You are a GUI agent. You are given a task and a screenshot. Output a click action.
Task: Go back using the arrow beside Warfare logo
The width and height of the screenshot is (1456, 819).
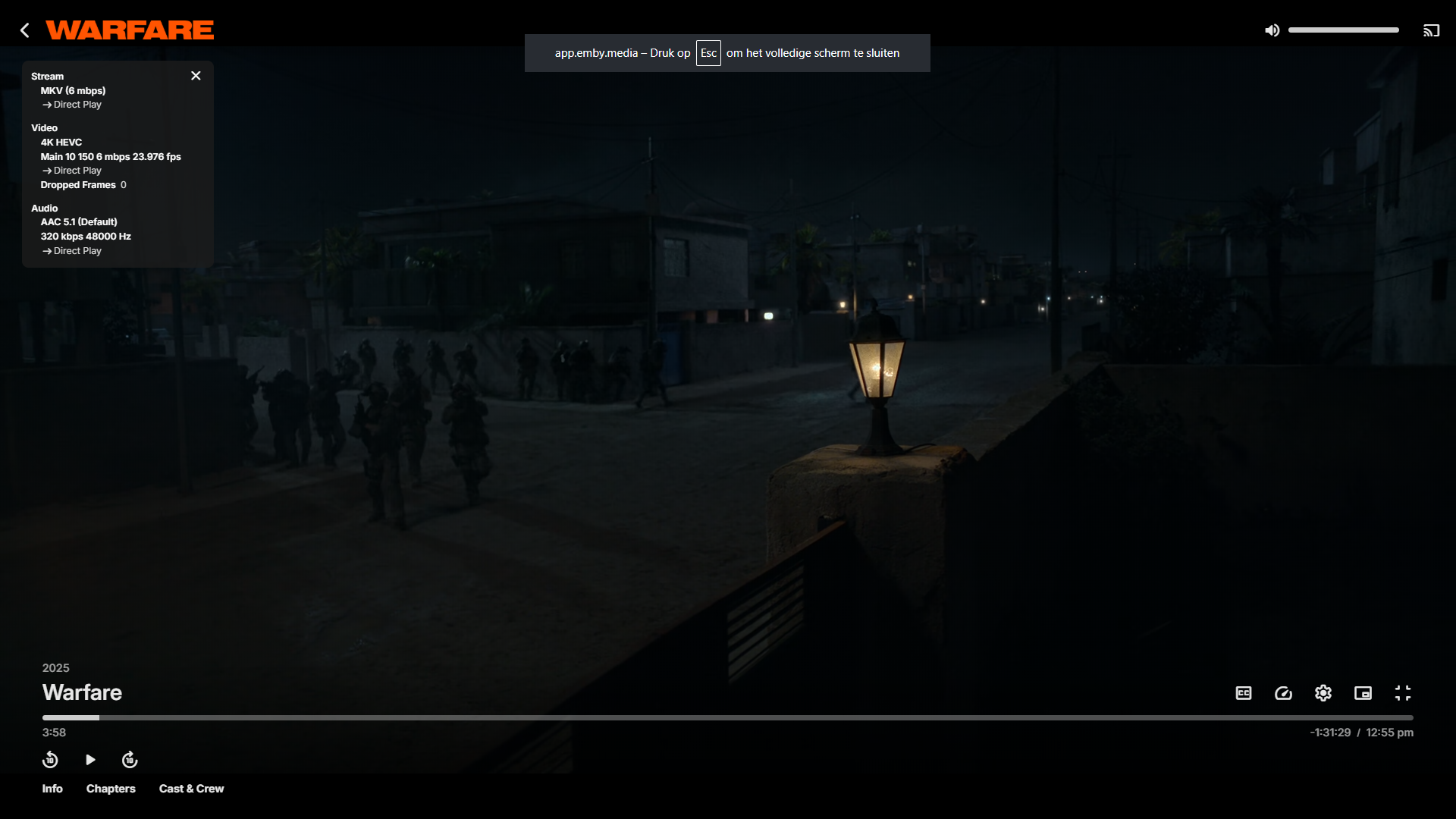pyautogui.click(x=25, y=30)
